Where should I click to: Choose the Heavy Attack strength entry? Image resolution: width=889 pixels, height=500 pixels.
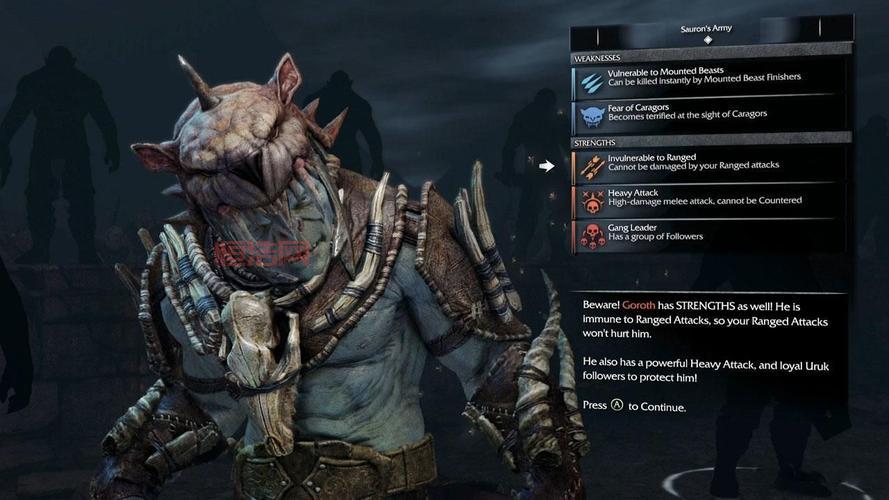point(710,200)
